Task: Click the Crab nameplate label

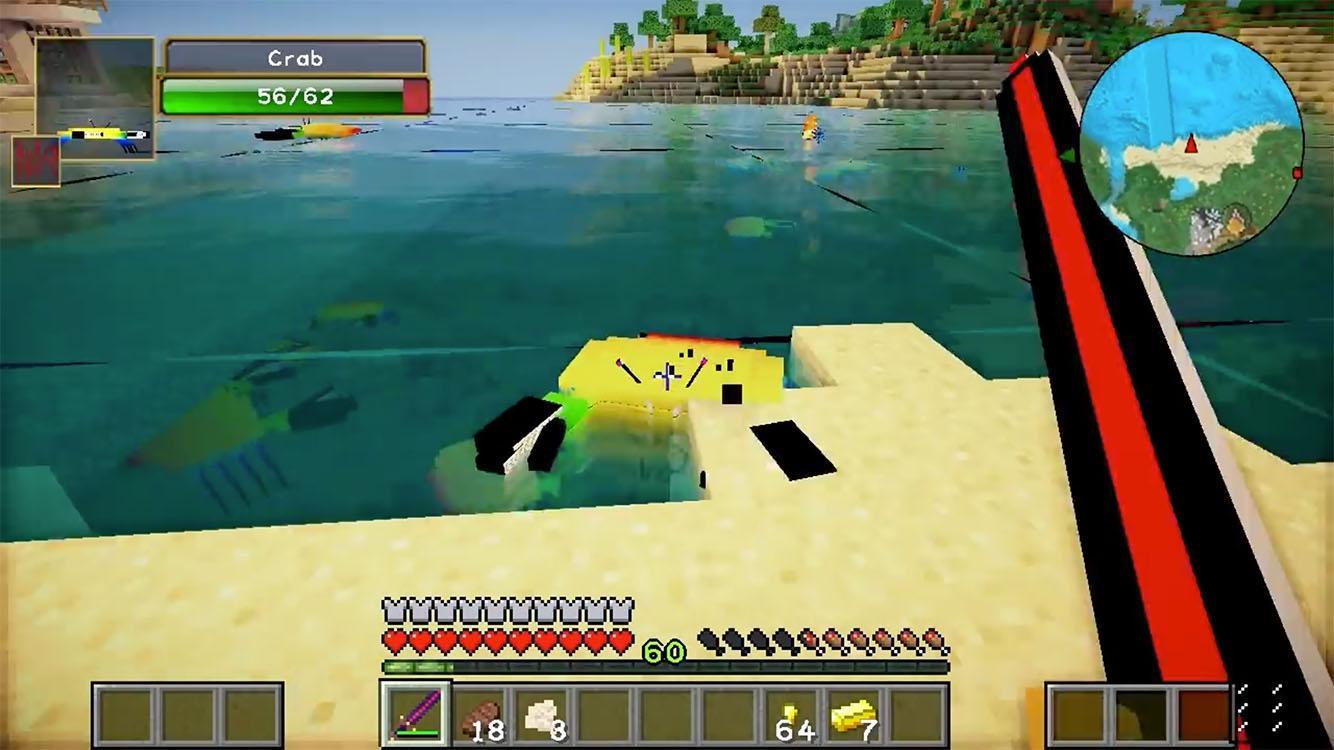Action: (294, 57)
